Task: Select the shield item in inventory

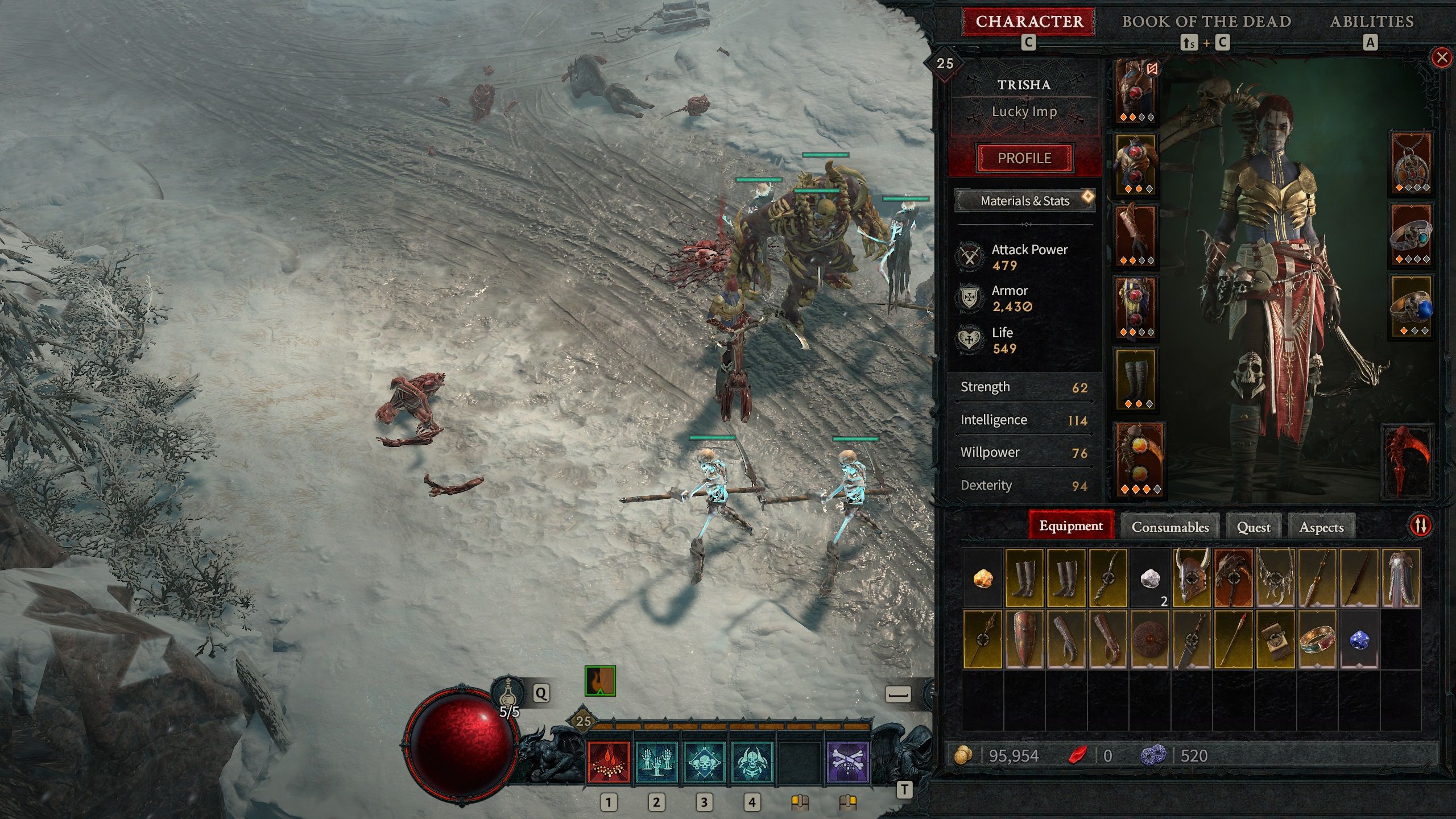Action: point(1024,639)
